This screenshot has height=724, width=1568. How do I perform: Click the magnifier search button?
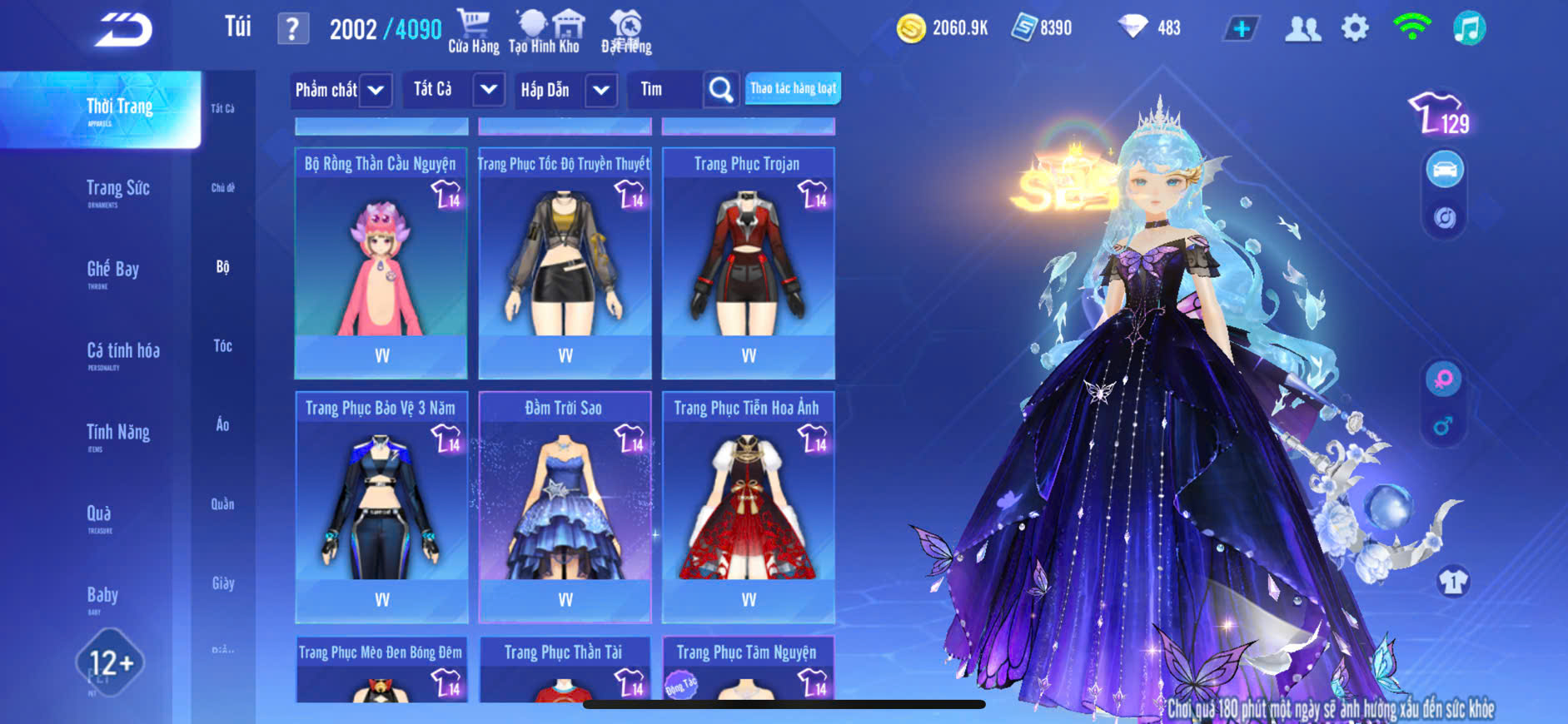tap(721, 90)
